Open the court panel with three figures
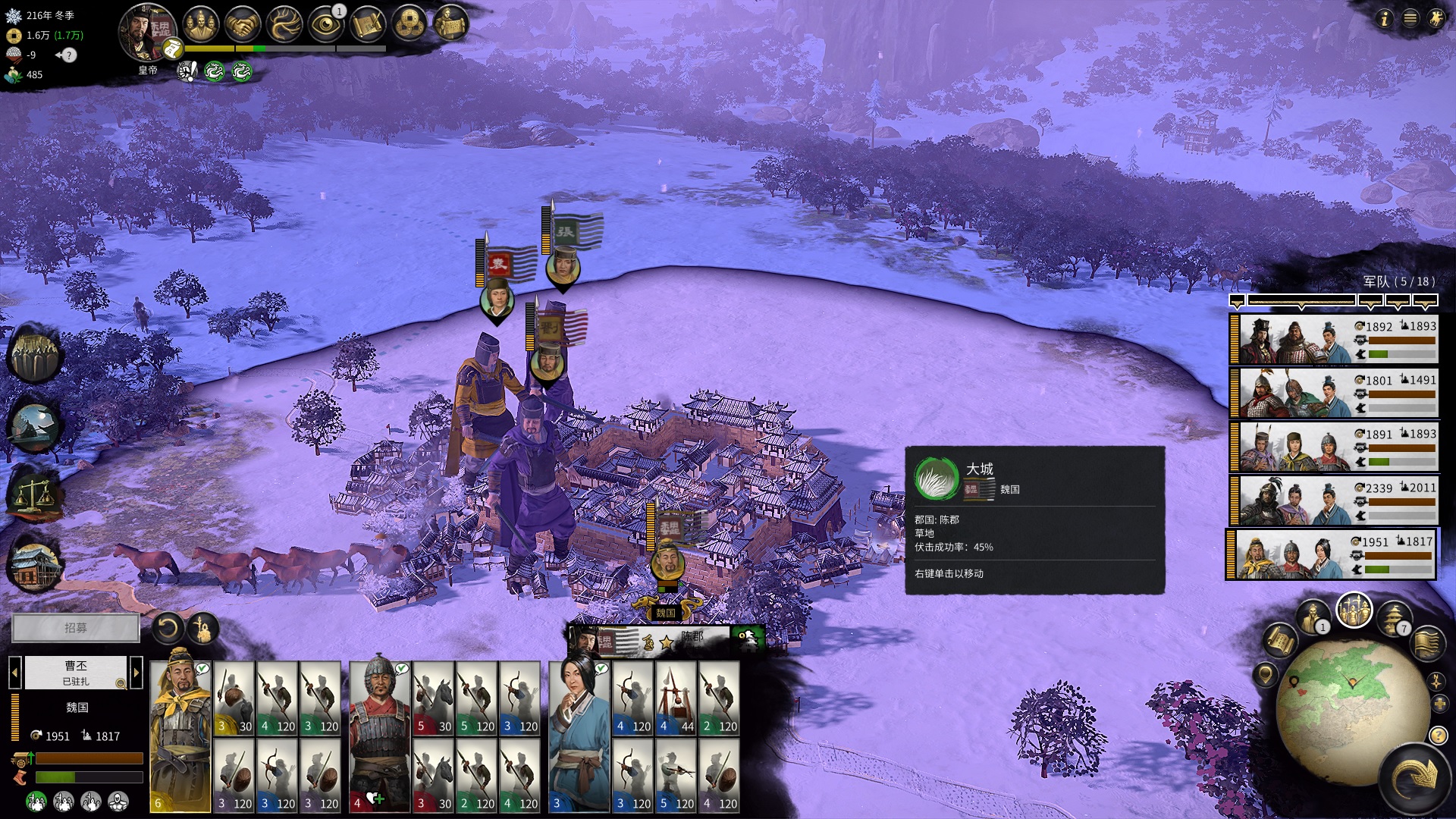This screenshot has width=1456, height=819. [x=200, y=25]
